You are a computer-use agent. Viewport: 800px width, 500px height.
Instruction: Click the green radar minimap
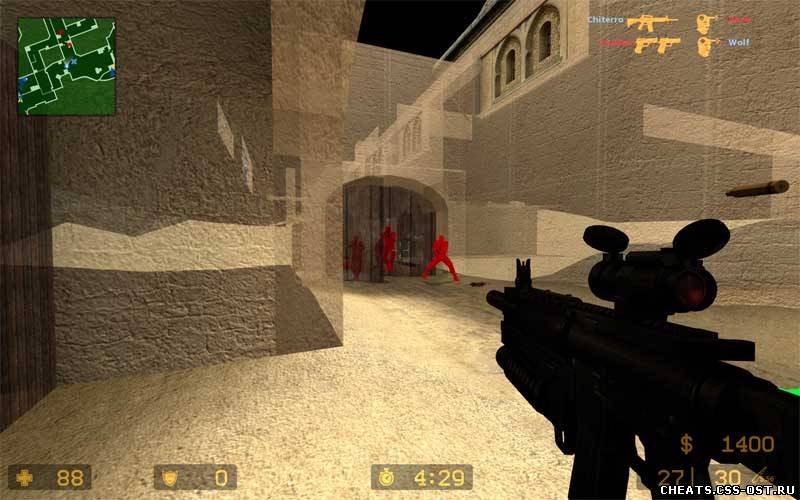pos(66,66)
